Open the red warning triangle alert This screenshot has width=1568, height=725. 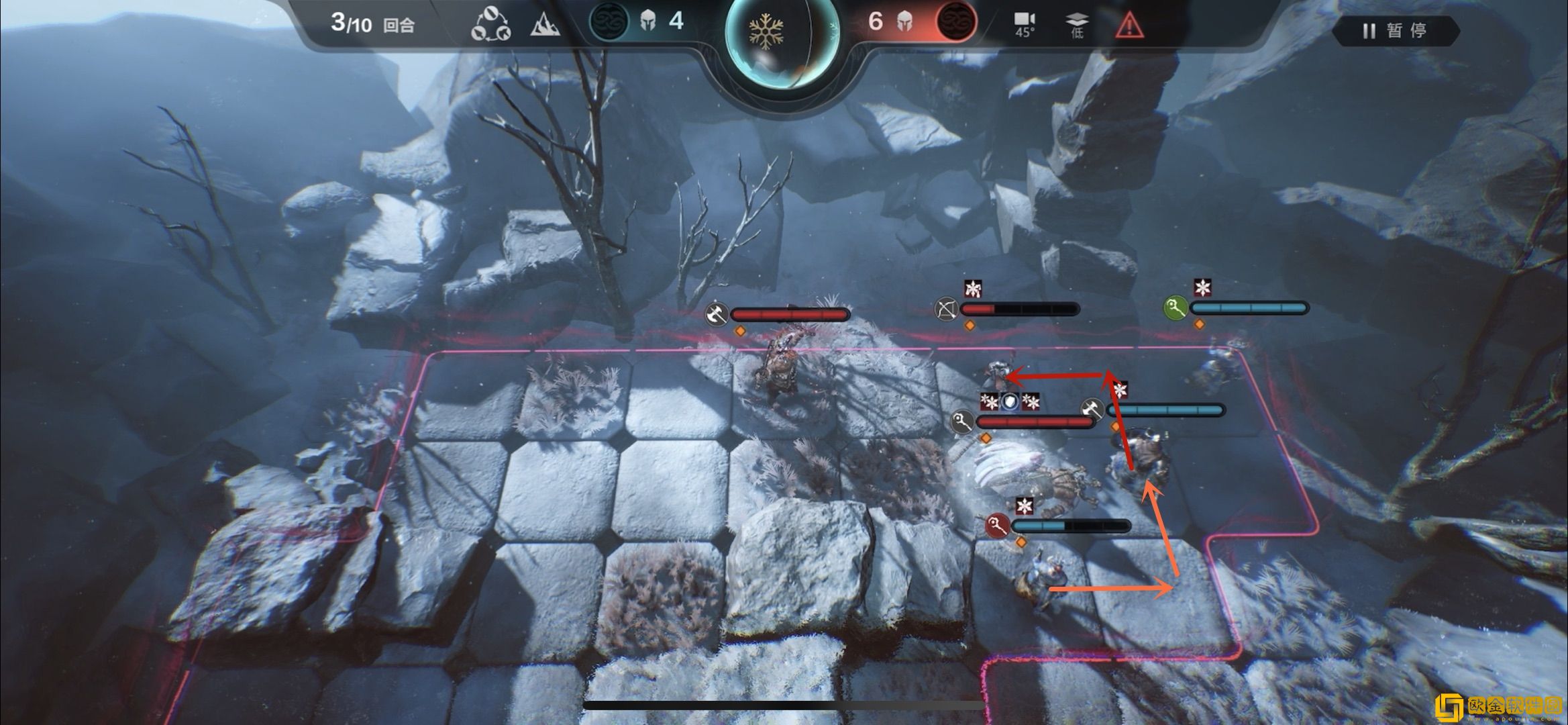click(x=1129, y=26)
